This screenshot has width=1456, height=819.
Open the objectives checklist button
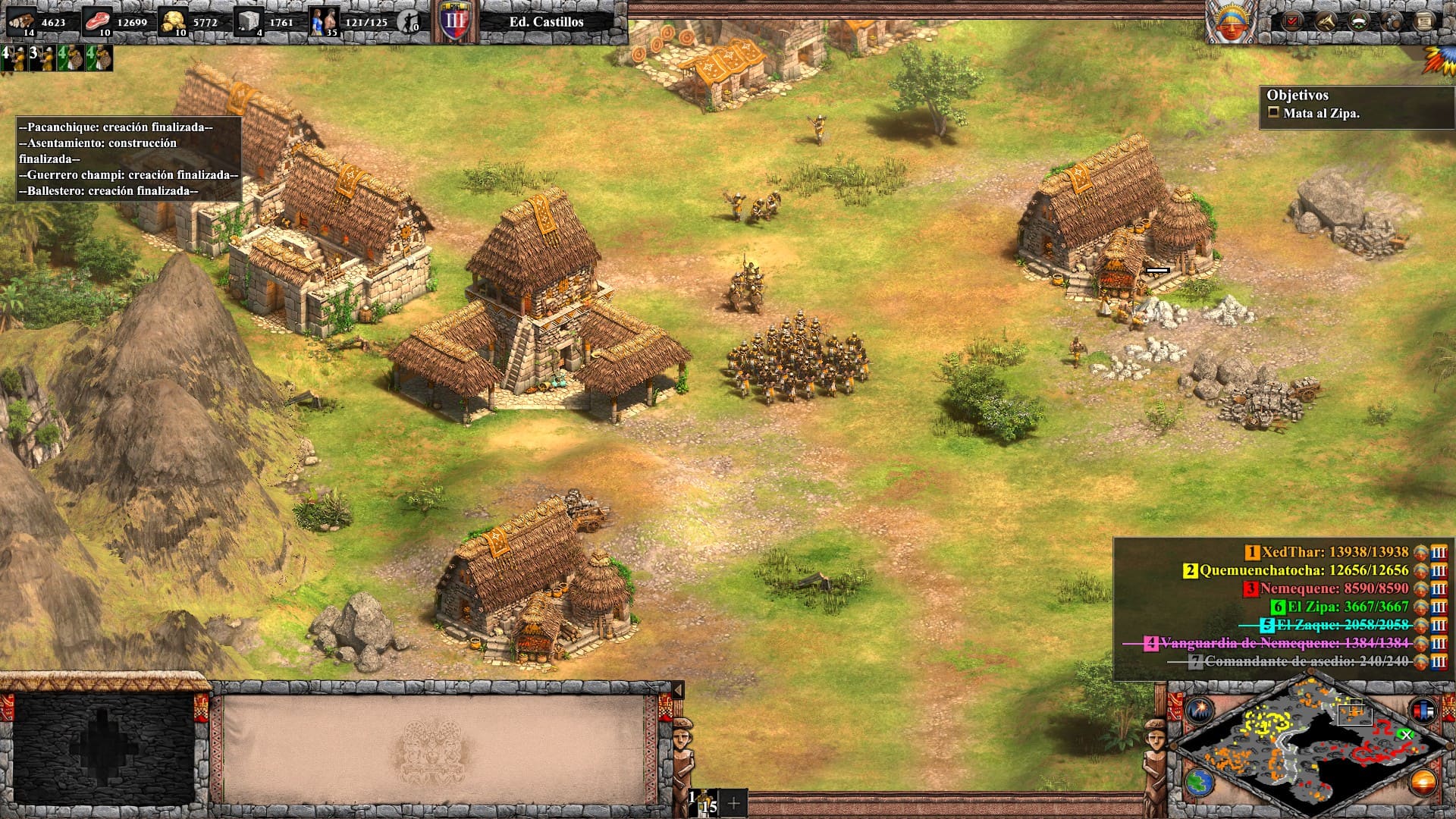pyautogui.click(x=1291, y=21)
